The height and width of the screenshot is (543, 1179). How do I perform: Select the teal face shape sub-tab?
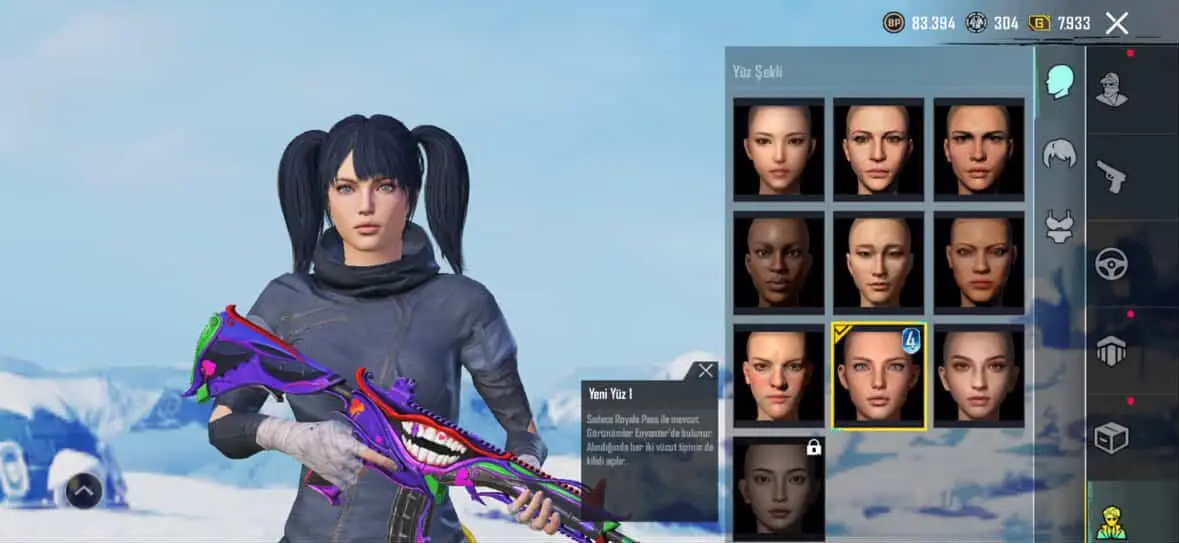click(x=1059, y=82)
